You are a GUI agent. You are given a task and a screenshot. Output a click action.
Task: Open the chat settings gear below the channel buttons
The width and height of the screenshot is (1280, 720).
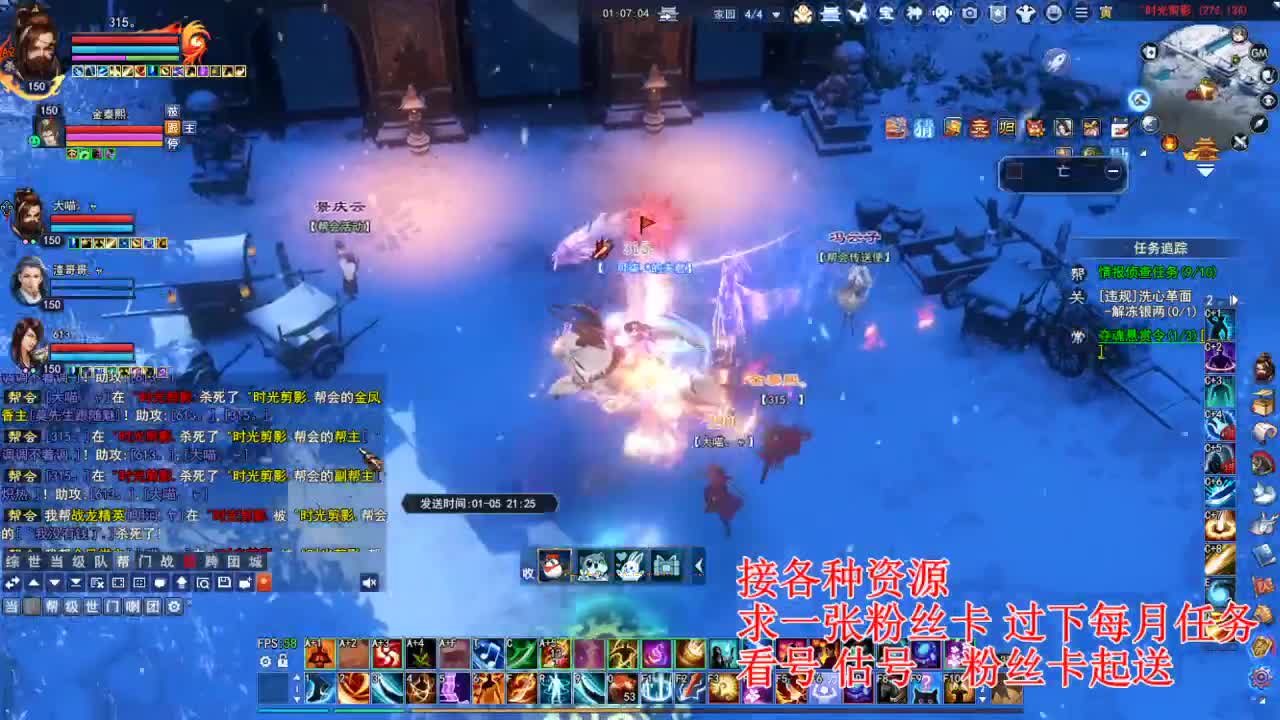click(173, 606)
